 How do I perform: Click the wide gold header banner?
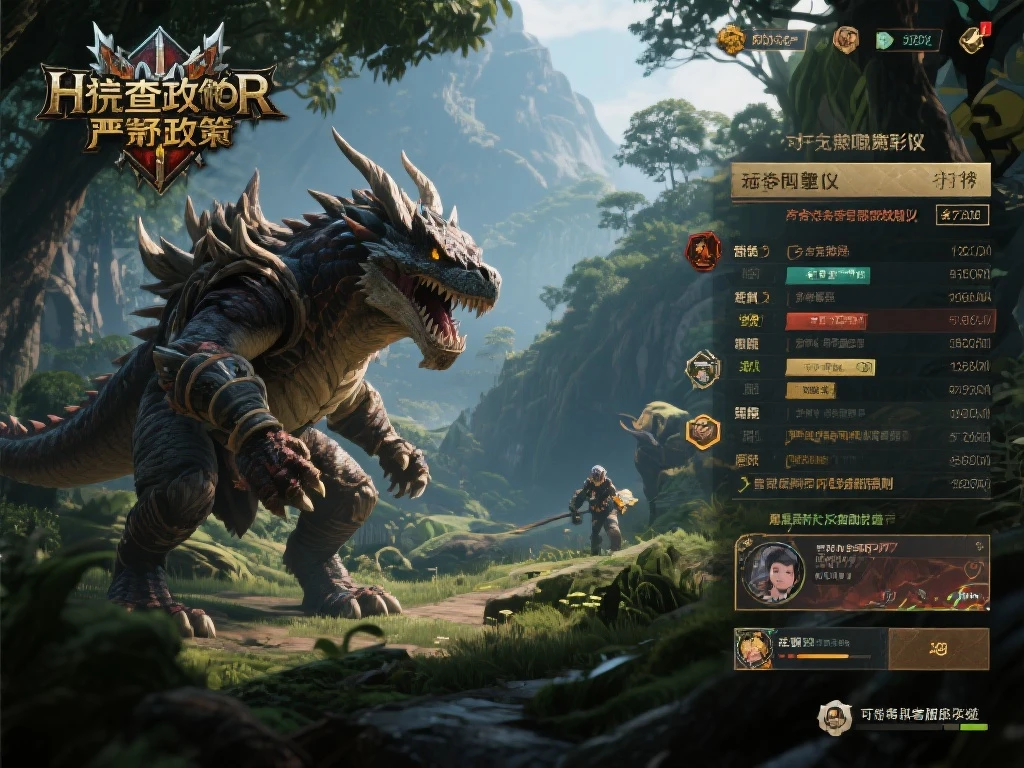point(860,181)
